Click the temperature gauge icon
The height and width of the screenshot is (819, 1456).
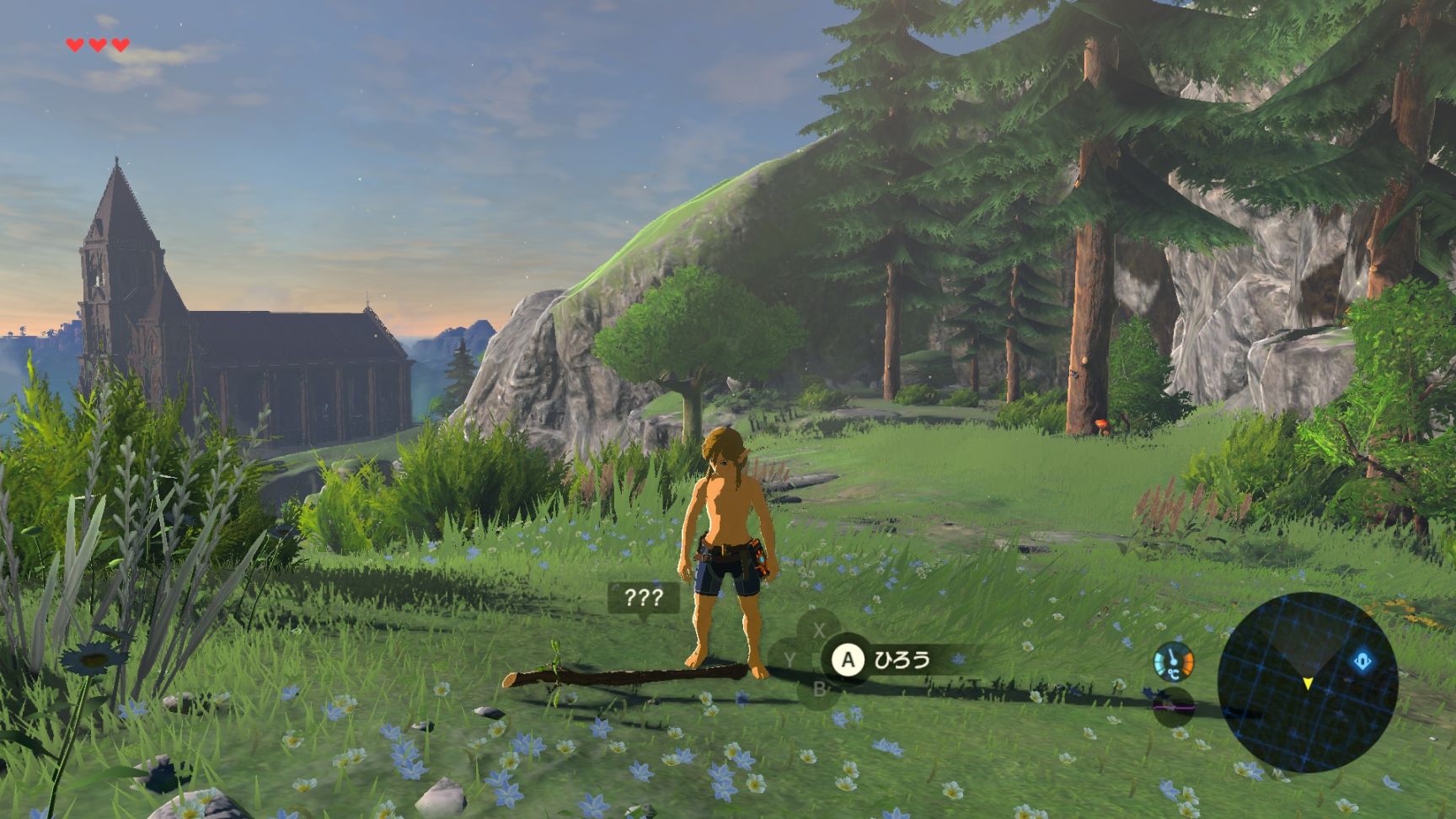coord(1173,662)
